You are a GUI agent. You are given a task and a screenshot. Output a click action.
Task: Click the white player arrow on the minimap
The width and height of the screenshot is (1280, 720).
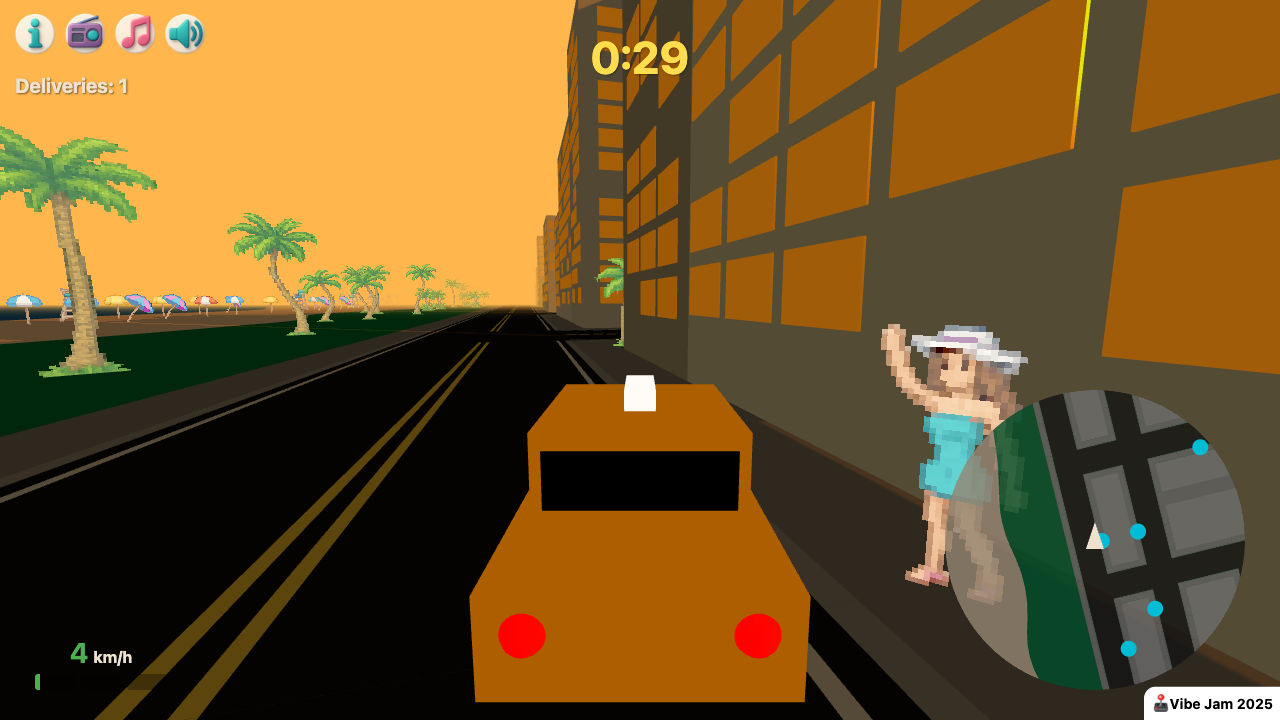1095,540
